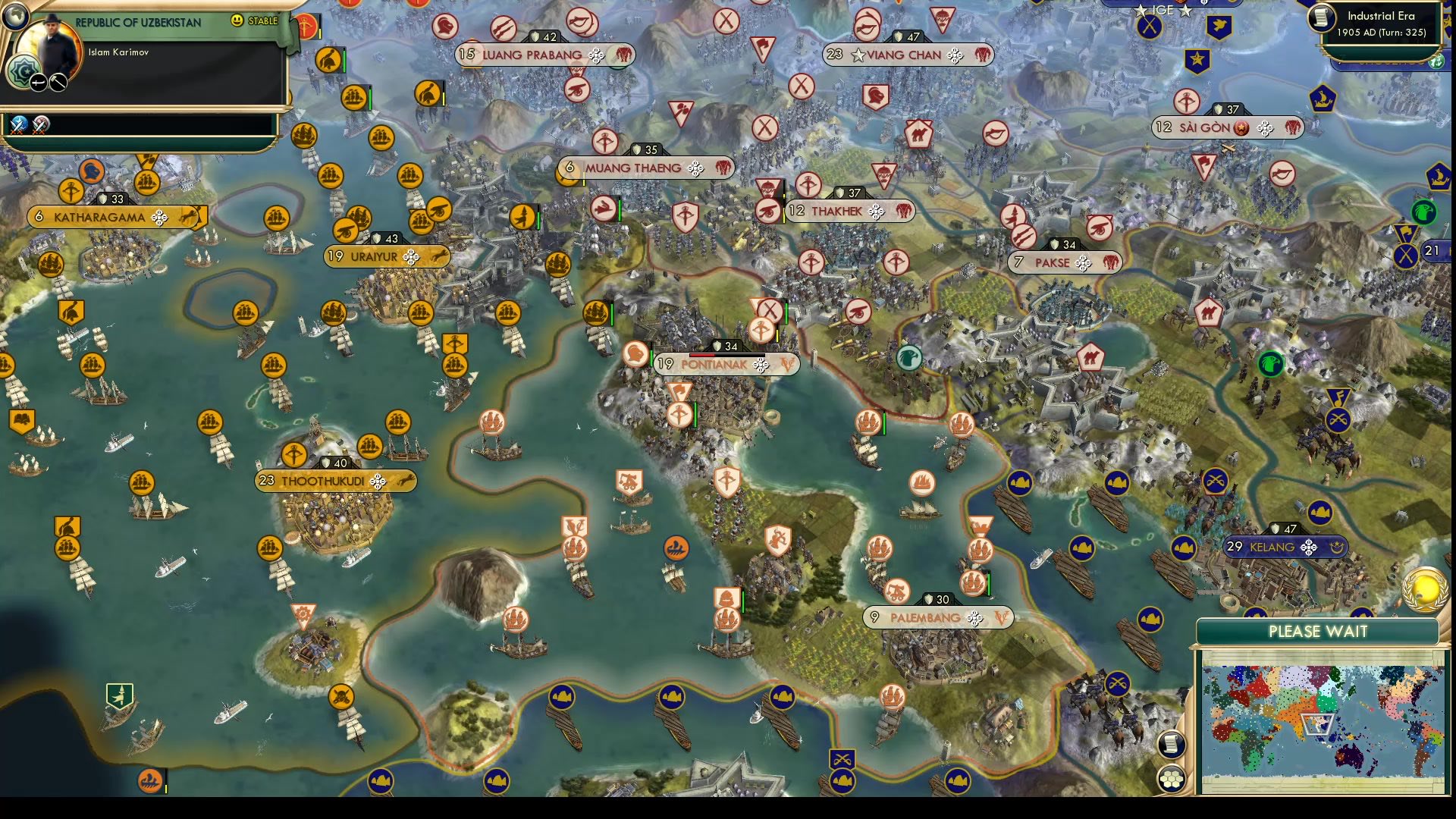Viewport: 1456px width, 819px height.
Task: Open diplomacy by clicking Islam Karimov's portrait
Action: 51,43
